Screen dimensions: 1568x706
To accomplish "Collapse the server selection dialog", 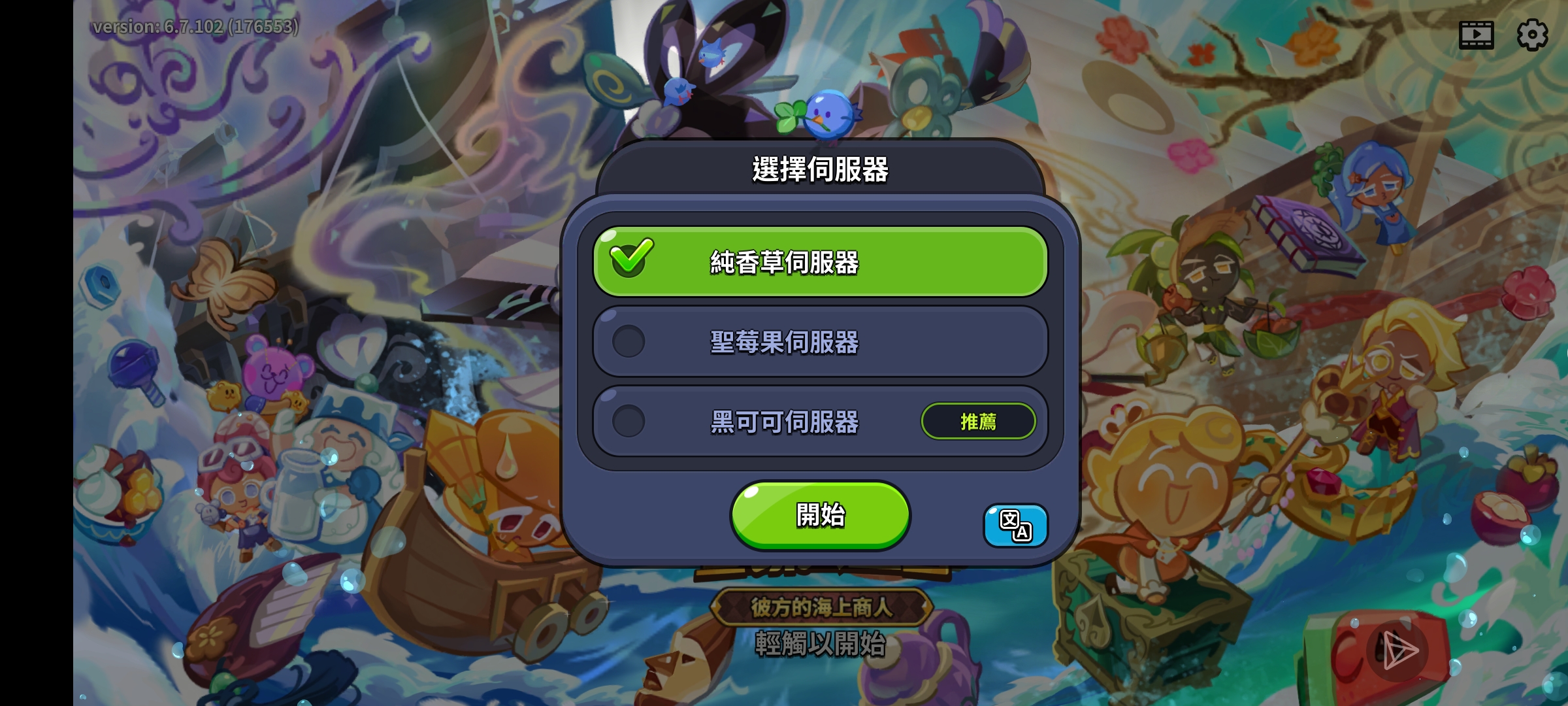I will point(820,169).
